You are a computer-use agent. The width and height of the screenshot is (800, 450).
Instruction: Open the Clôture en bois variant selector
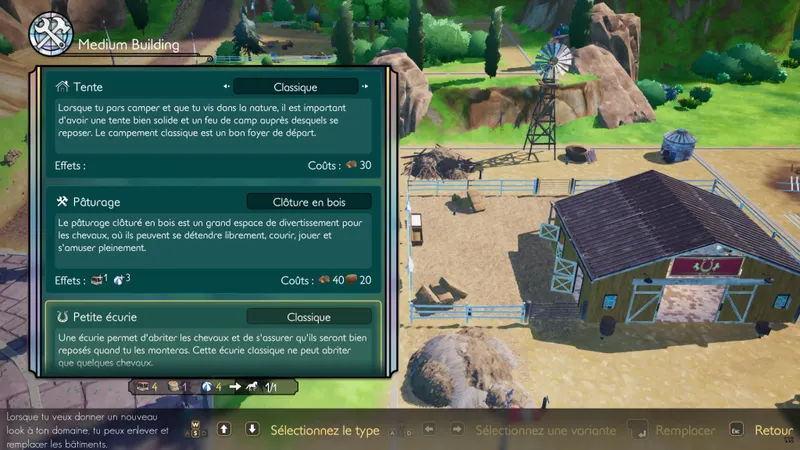309,201
